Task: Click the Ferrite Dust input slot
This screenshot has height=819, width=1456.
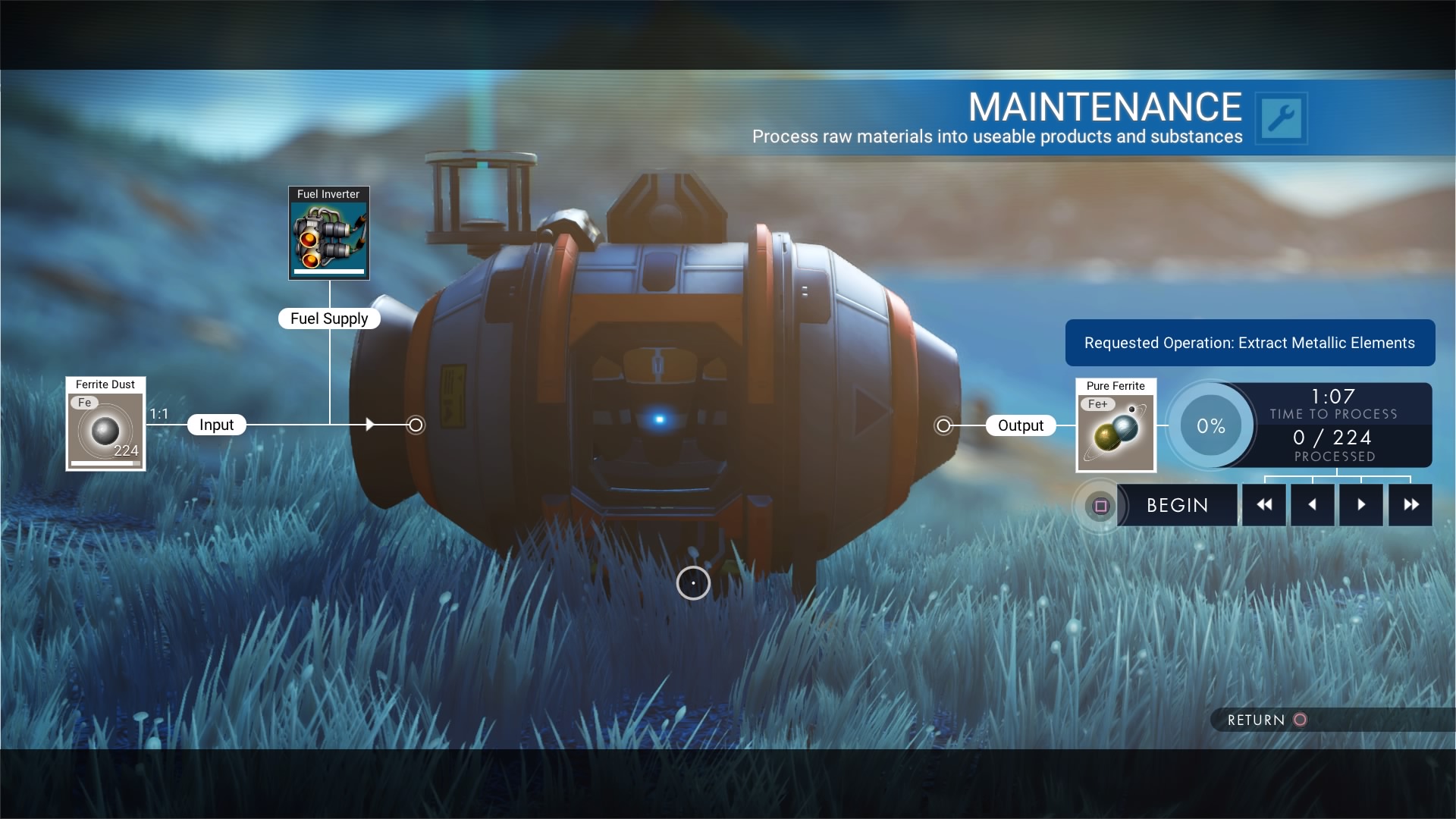Action: 105,425
